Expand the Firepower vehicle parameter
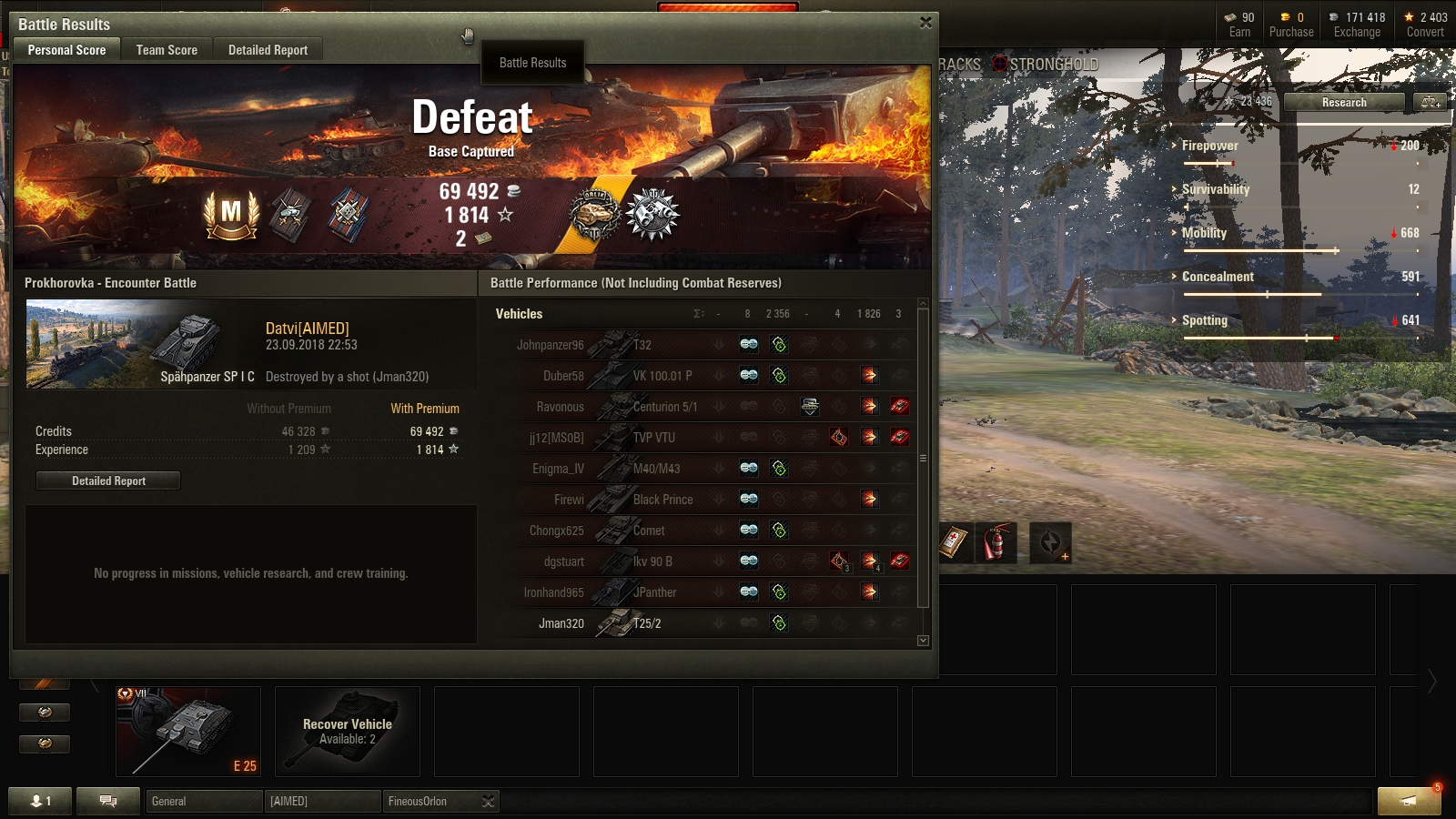1456x819 pixels. (1209, 146)
